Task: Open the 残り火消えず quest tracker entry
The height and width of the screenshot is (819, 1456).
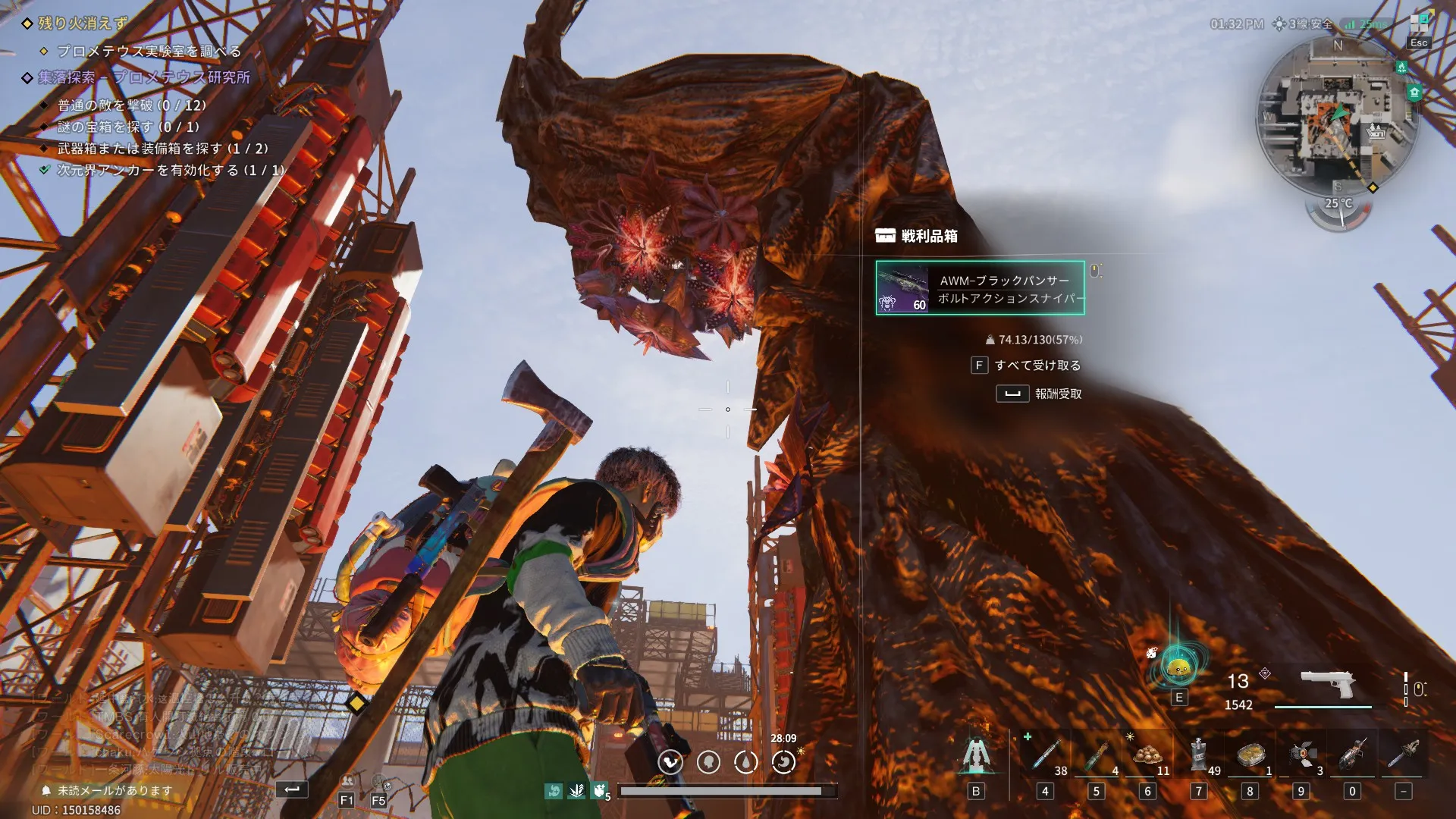Action: pos(82,24)
